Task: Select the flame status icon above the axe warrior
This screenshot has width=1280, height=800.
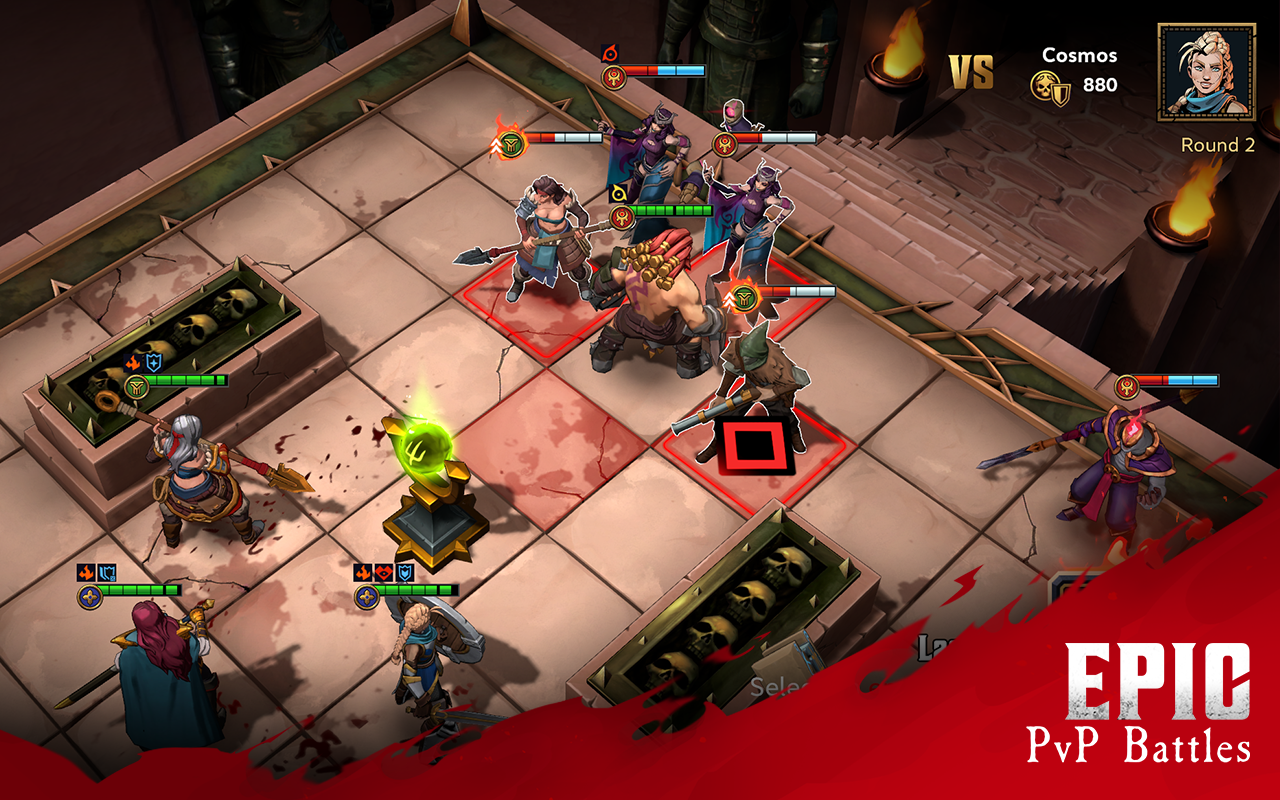Action: tap(509, 142)
